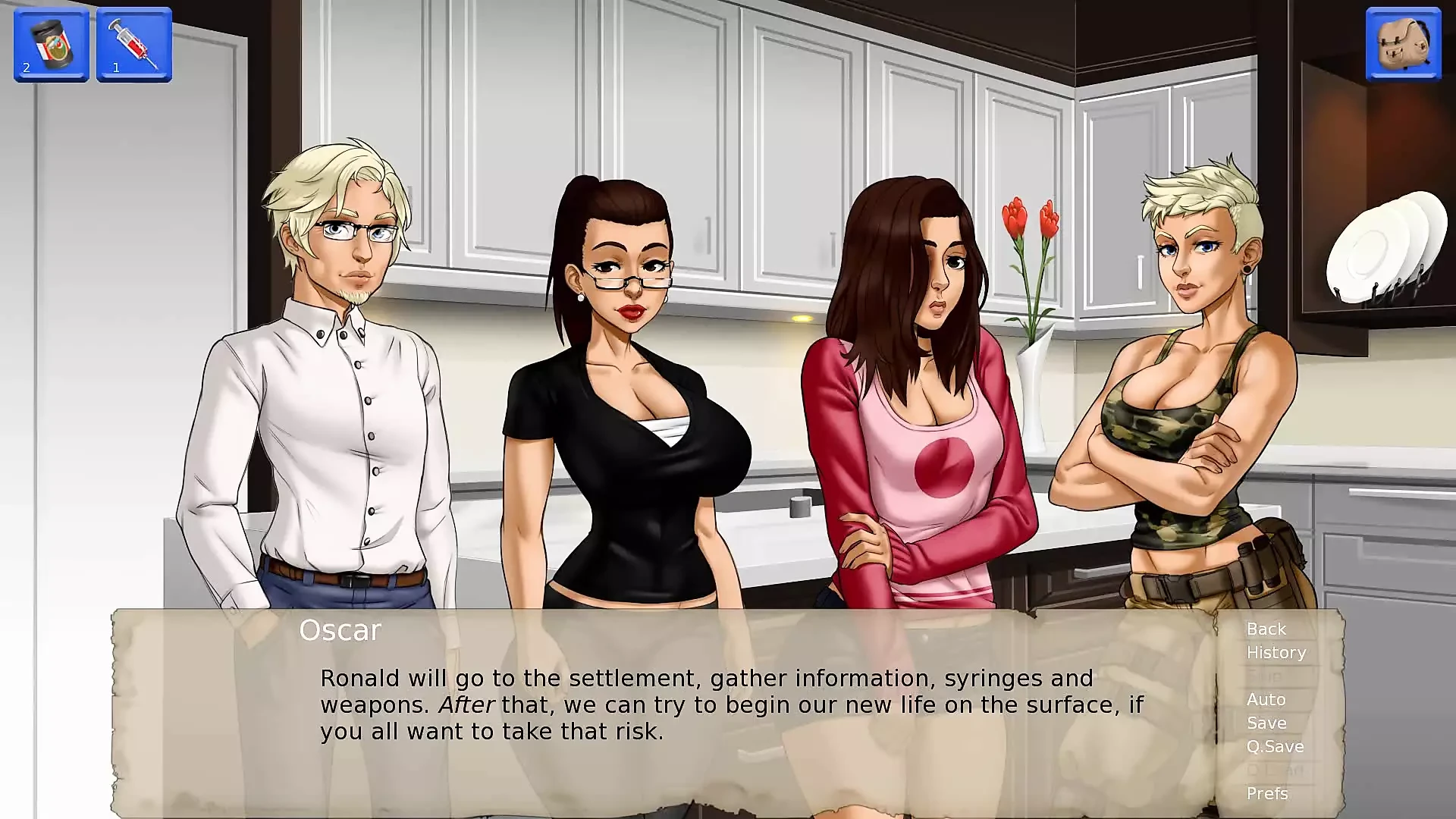The width and height of the screenshot is (1456, 819).
Task: Click Oscar's dialogue text to continue
Action: (732, 704)
